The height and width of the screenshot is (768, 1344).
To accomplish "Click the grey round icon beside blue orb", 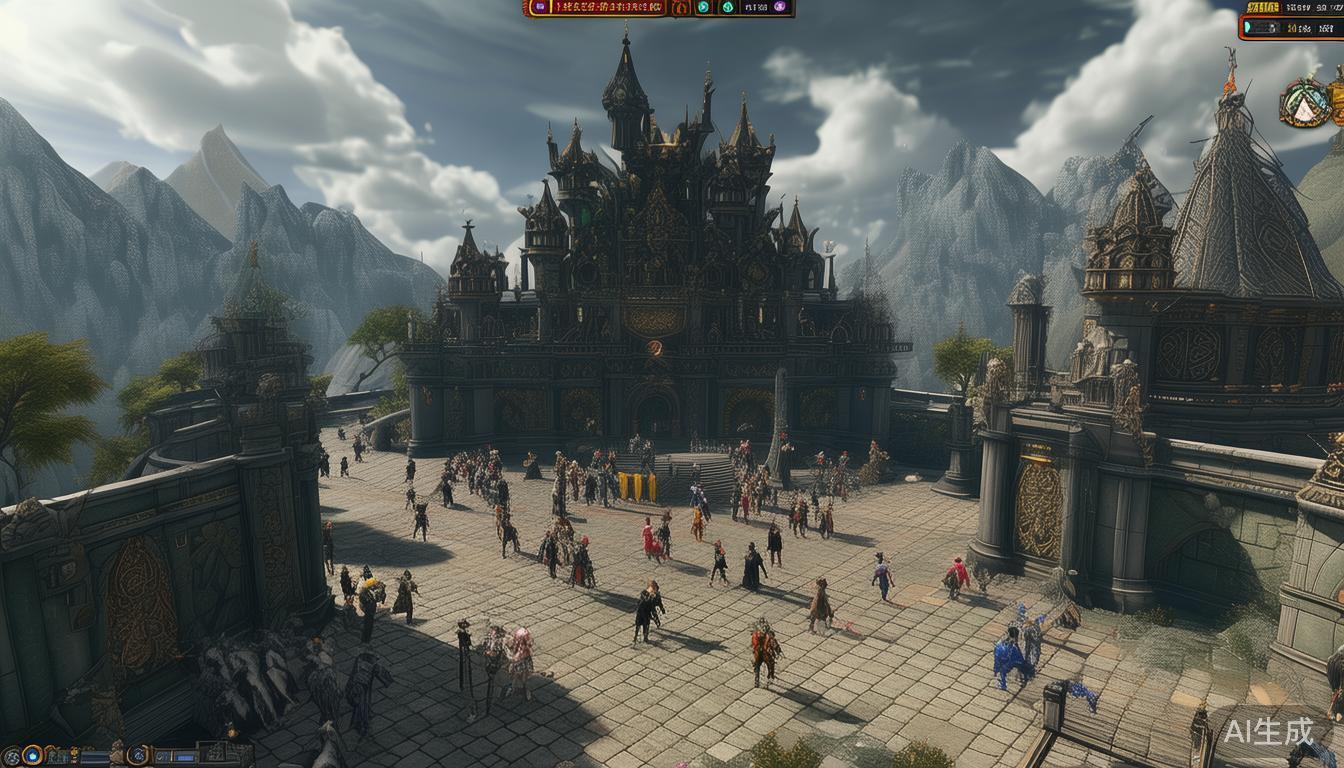I will tap(11, 757).
